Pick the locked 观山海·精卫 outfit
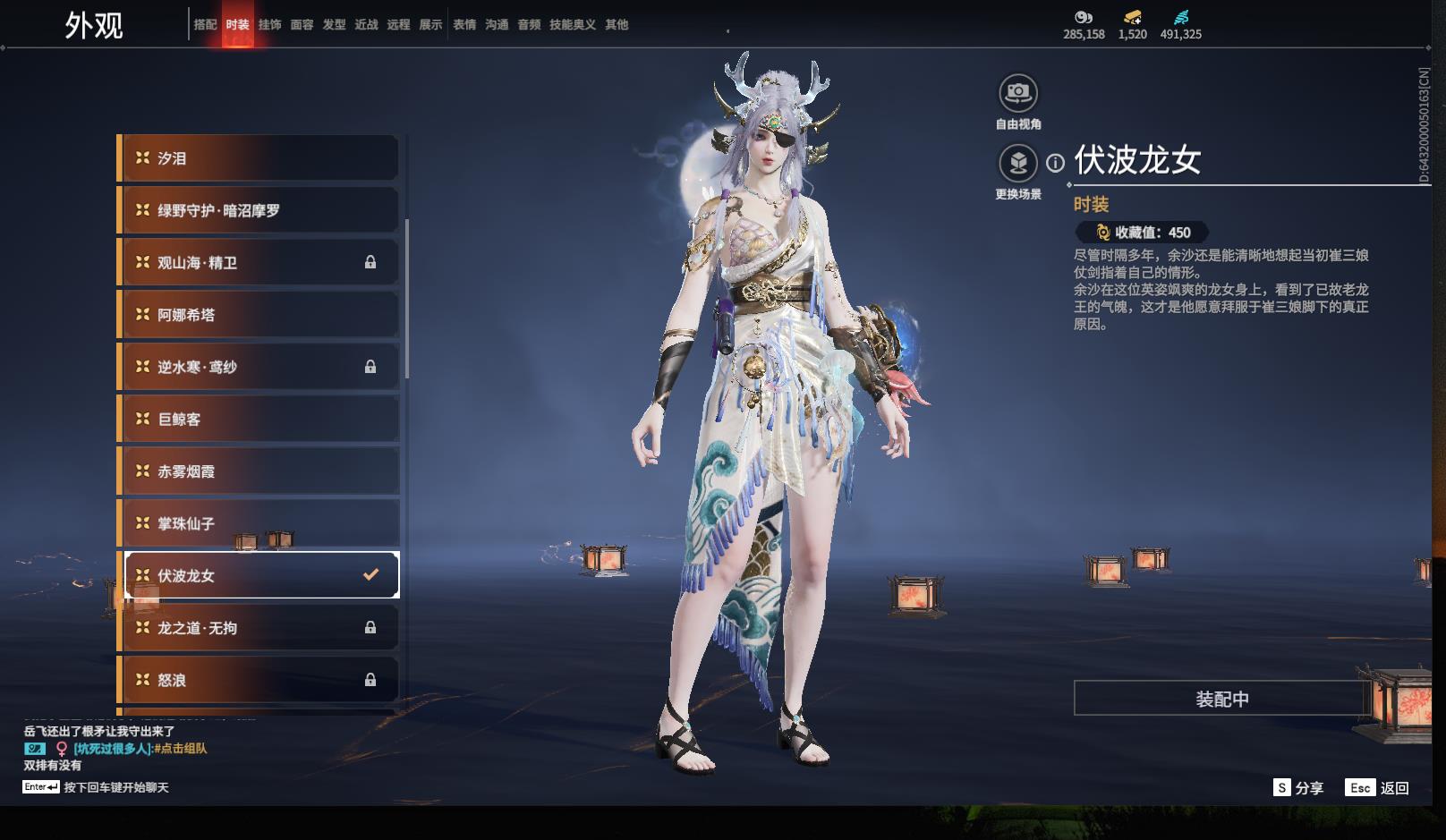 [259, 263]
